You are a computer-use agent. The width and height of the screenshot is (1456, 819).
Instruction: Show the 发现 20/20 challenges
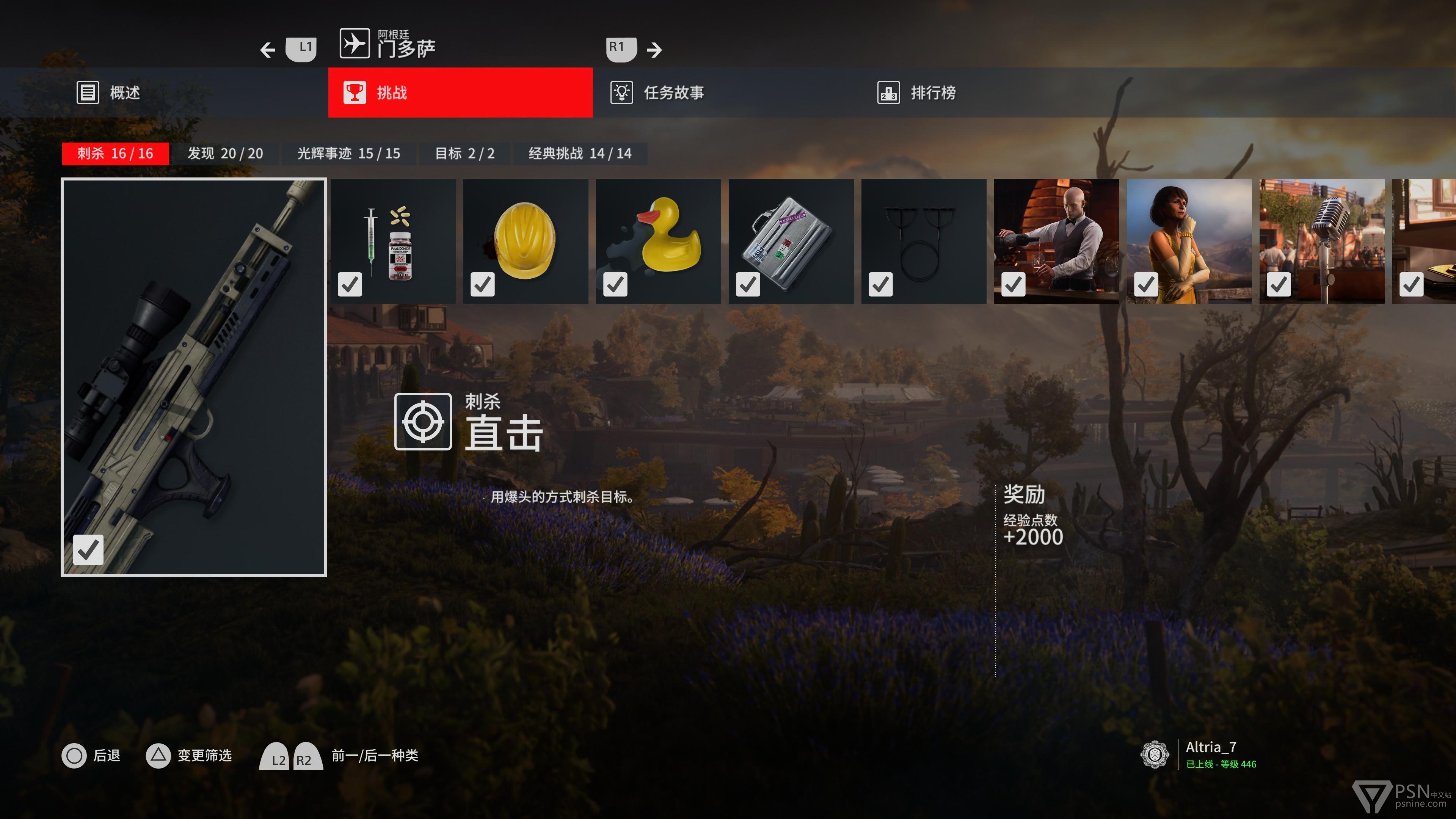(x=225, y=154)
